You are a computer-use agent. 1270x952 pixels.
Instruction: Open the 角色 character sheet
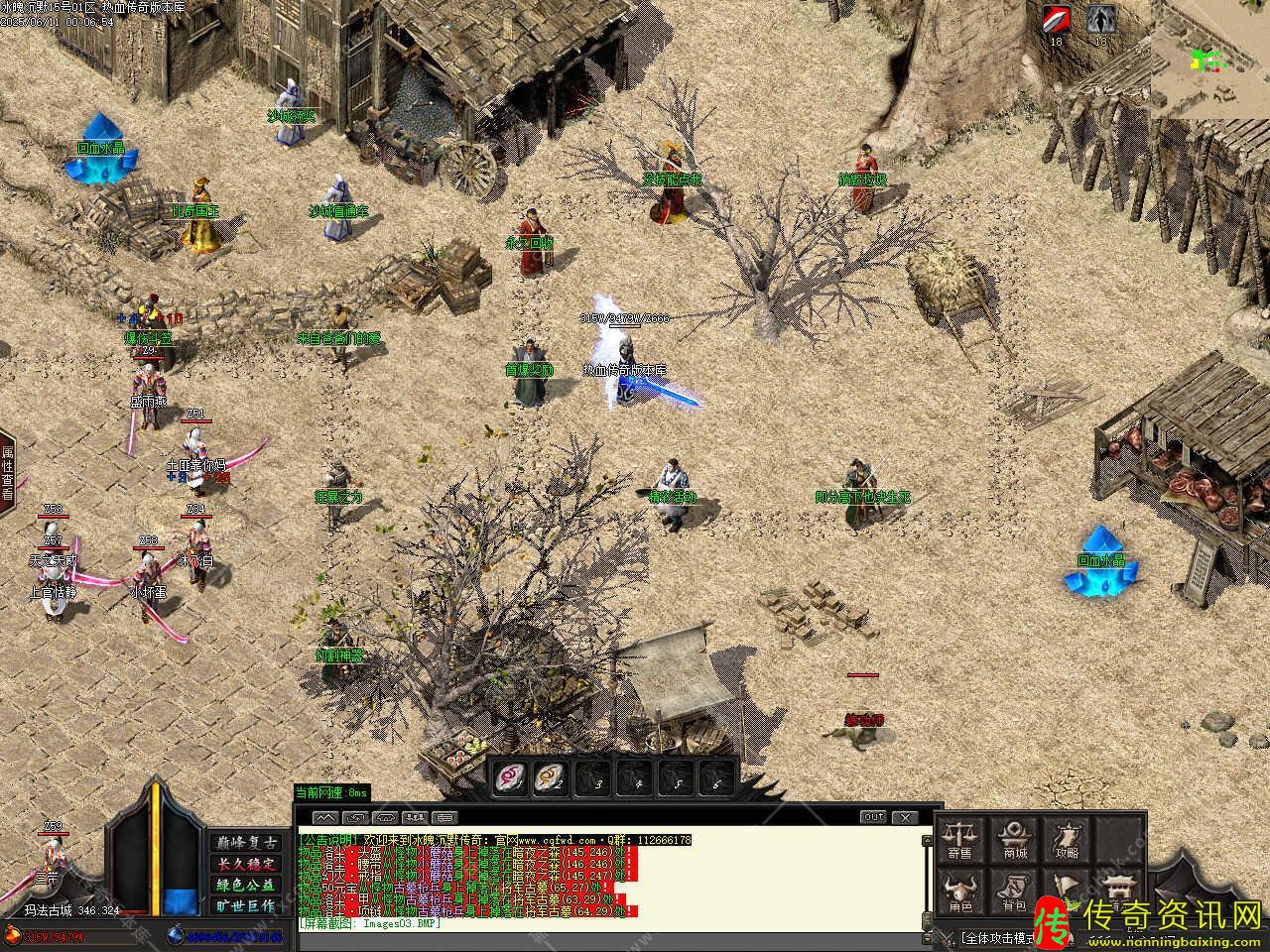click(959, 892)
